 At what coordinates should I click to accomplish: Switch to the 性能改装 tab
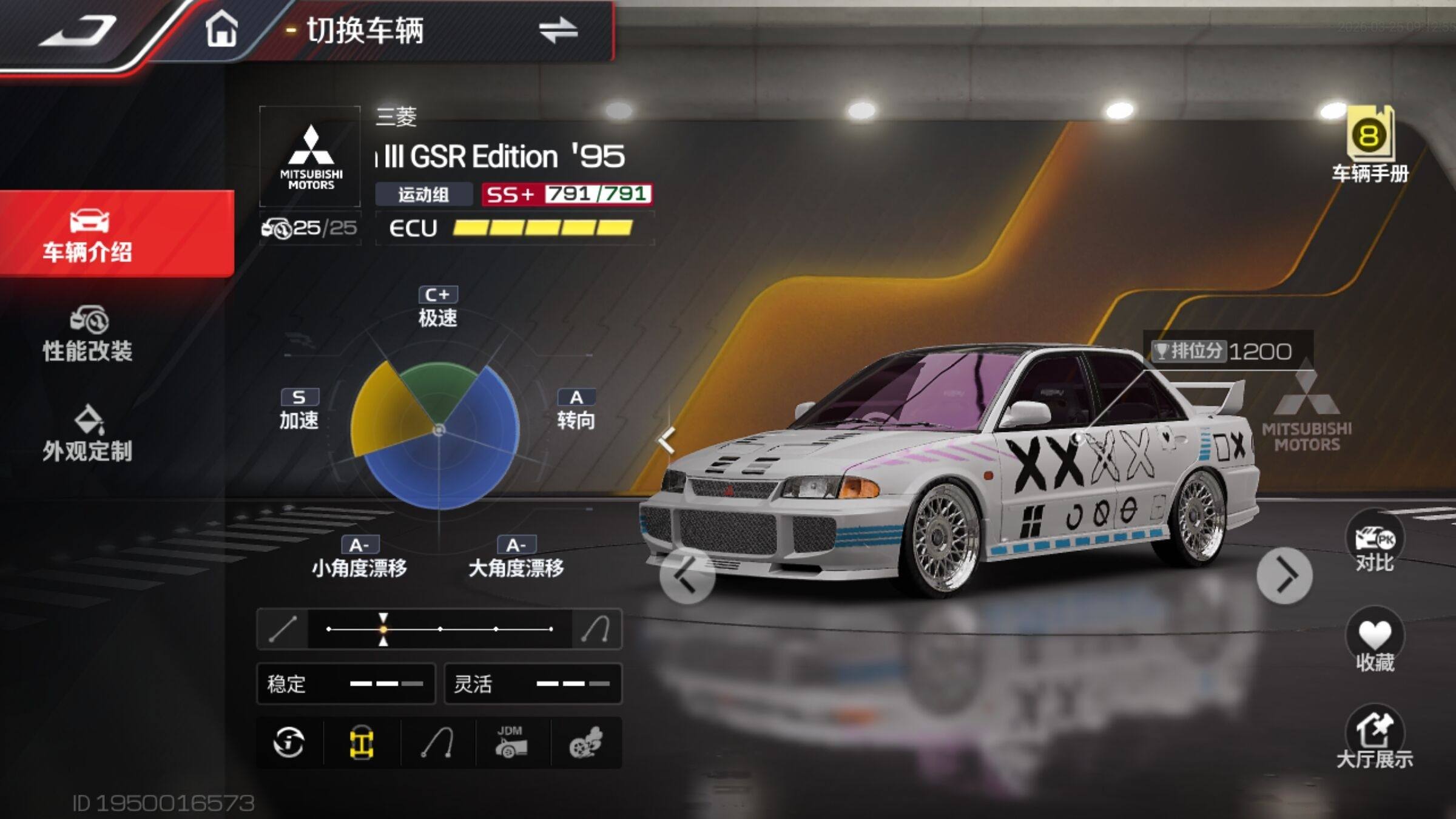[89, 335]
